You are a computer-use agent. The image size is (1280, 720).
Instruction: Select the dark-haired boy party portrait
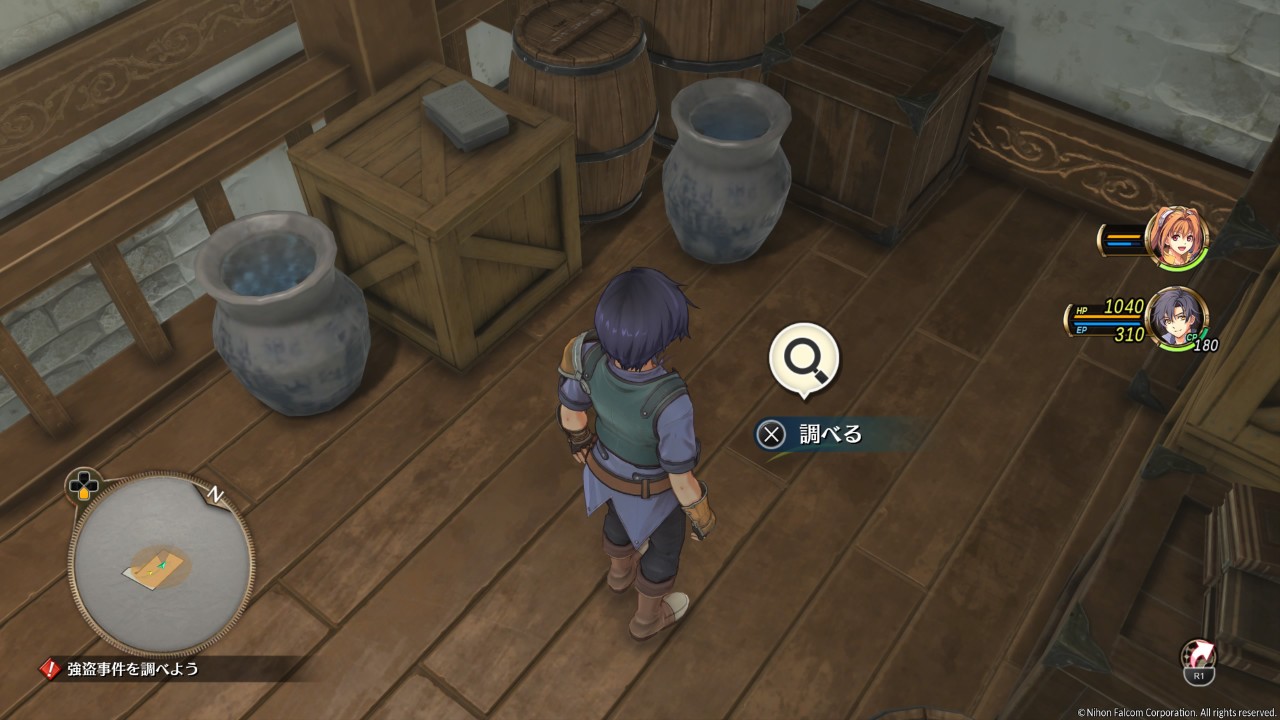1176,318
